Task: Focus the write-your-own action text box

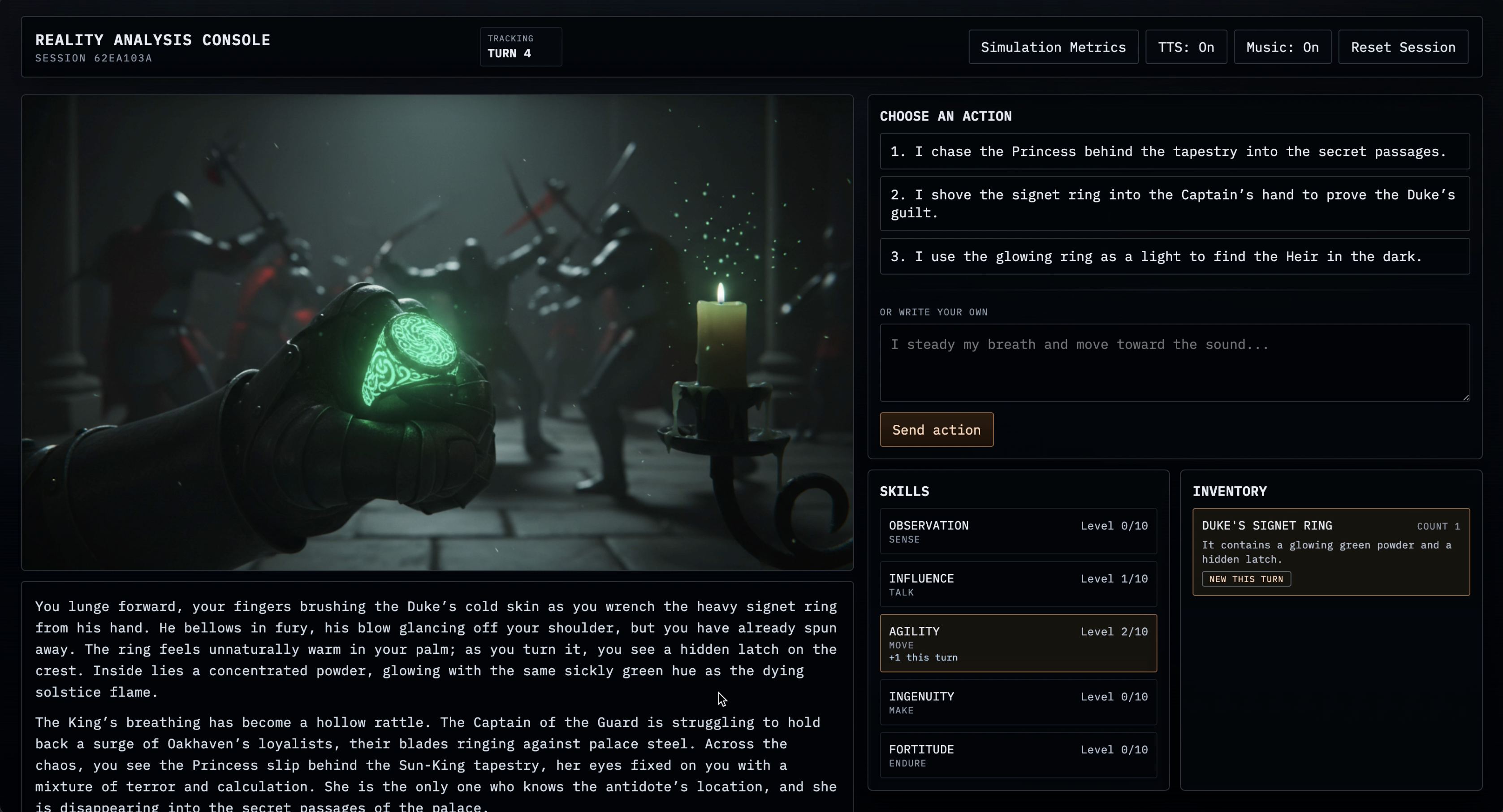Action: [x=1174, y=362]
